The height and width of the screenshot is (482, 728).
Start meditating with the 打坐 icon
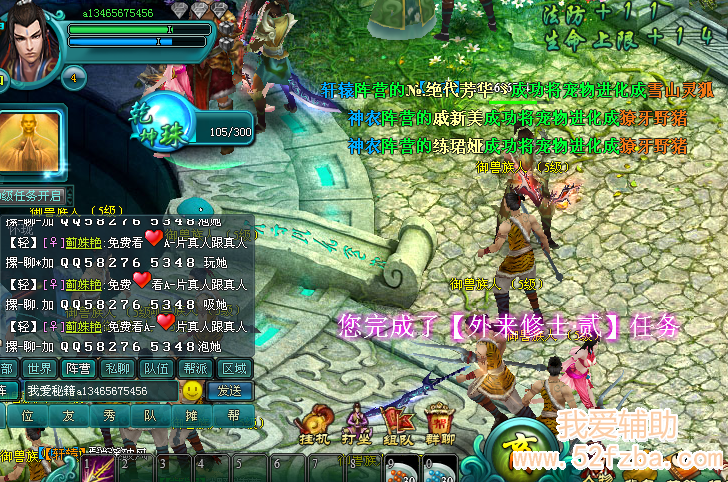click(x=357, y=425)
